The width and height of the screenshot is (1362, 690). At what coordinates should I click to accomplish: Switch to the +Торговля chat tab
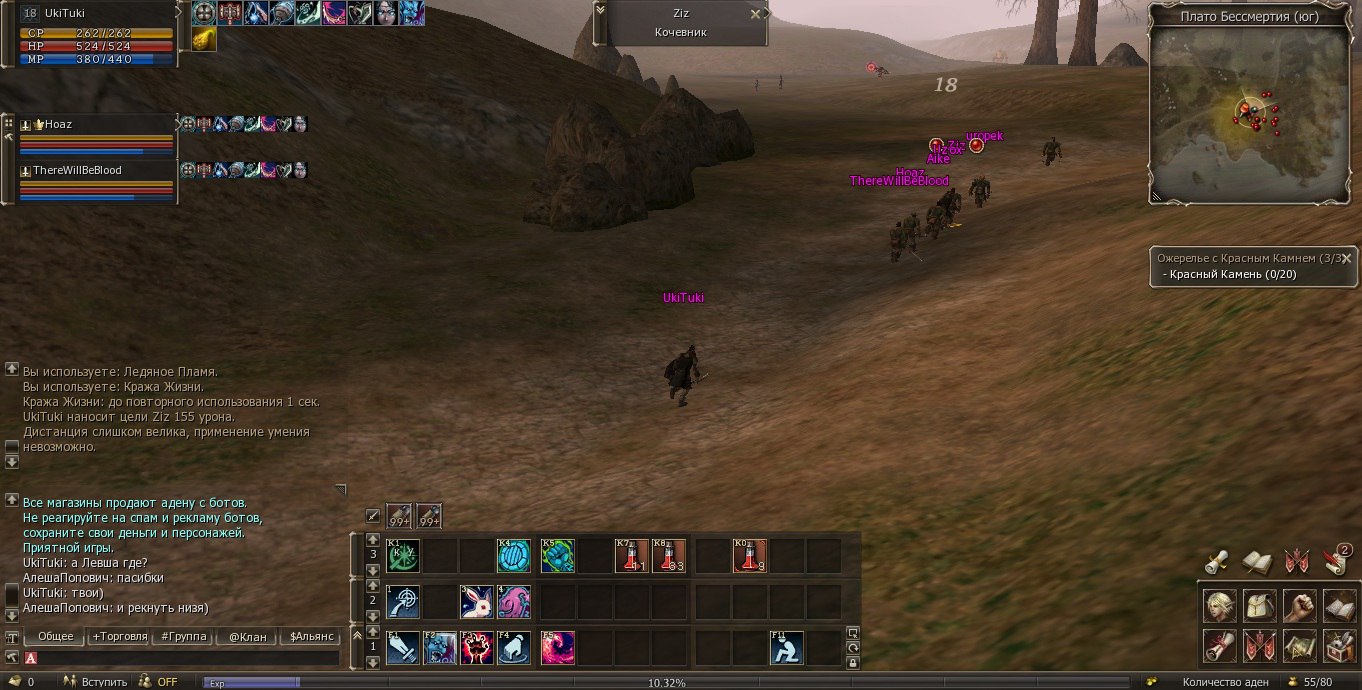[119, 636]
